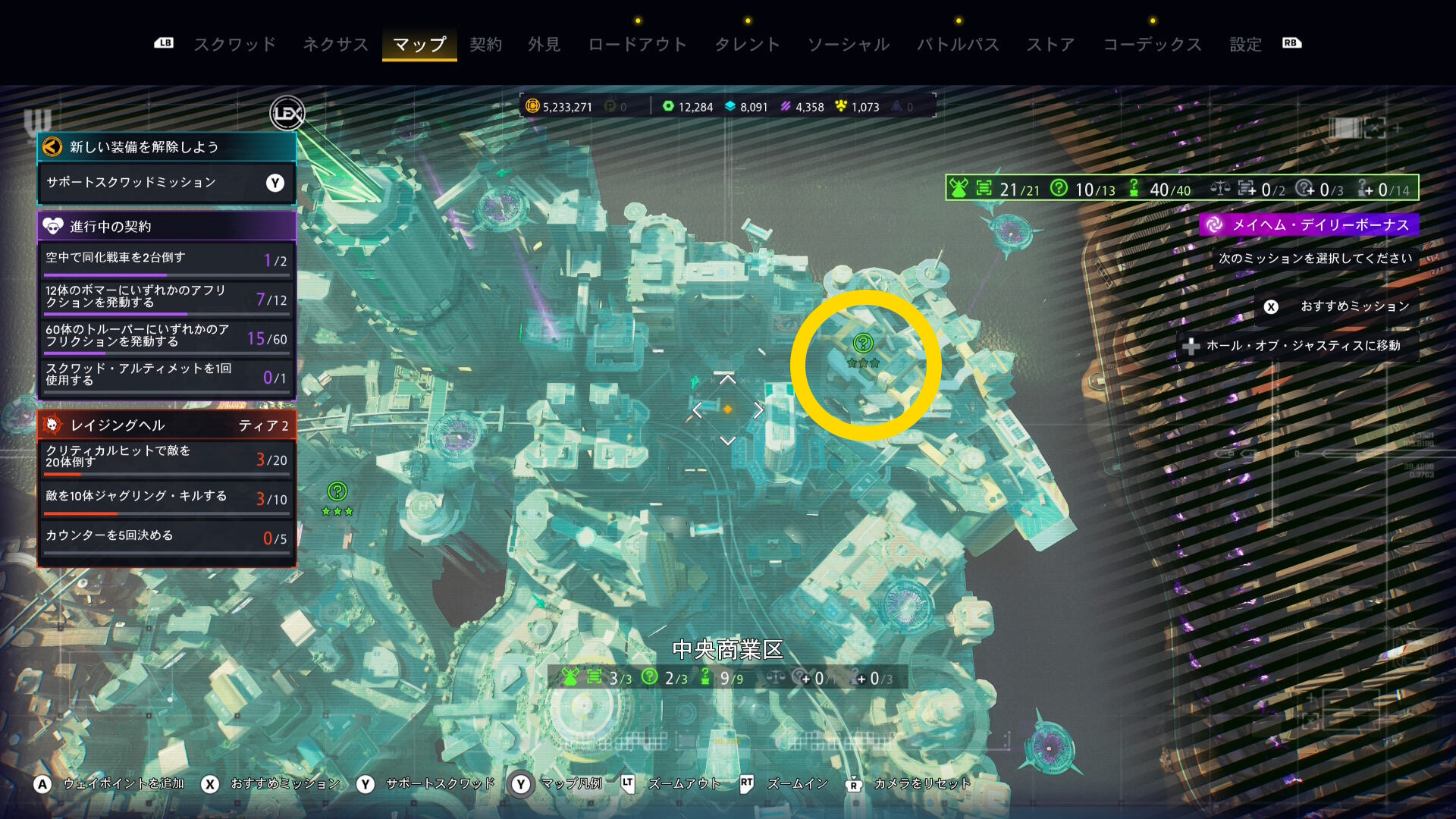This screenshot has height=819, width=1456.
Task: Select サポートスクワッドミッション entry
Action: 165,183
